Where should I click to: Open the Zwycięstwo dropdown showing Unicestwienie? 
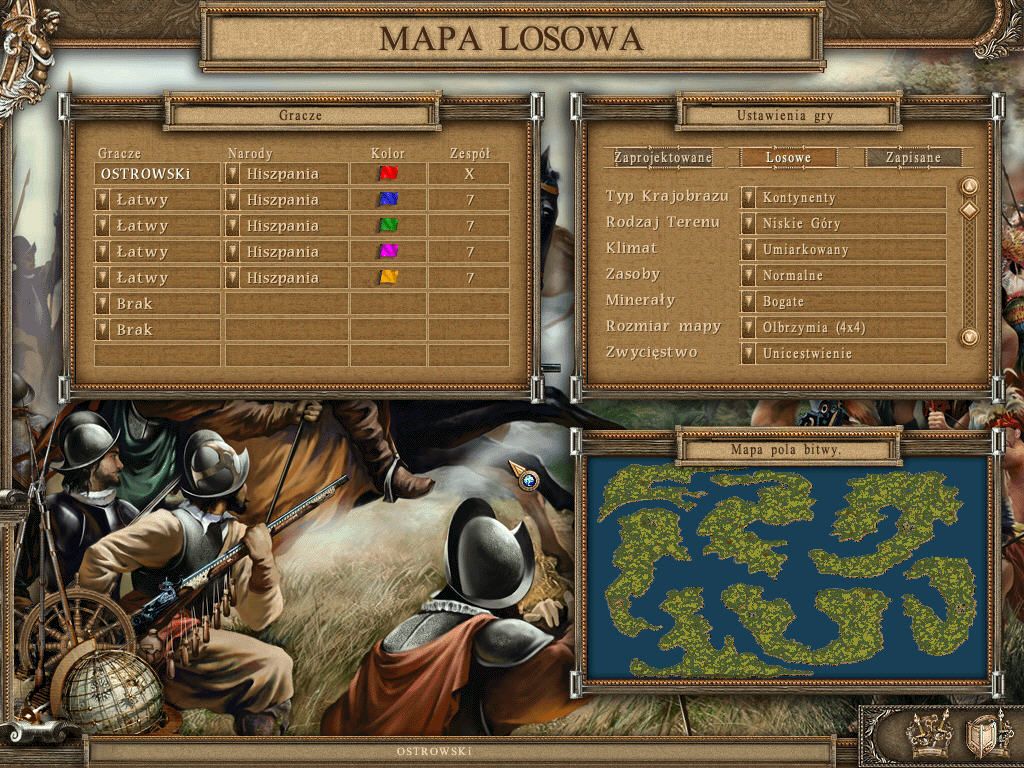tap(748, 353)
